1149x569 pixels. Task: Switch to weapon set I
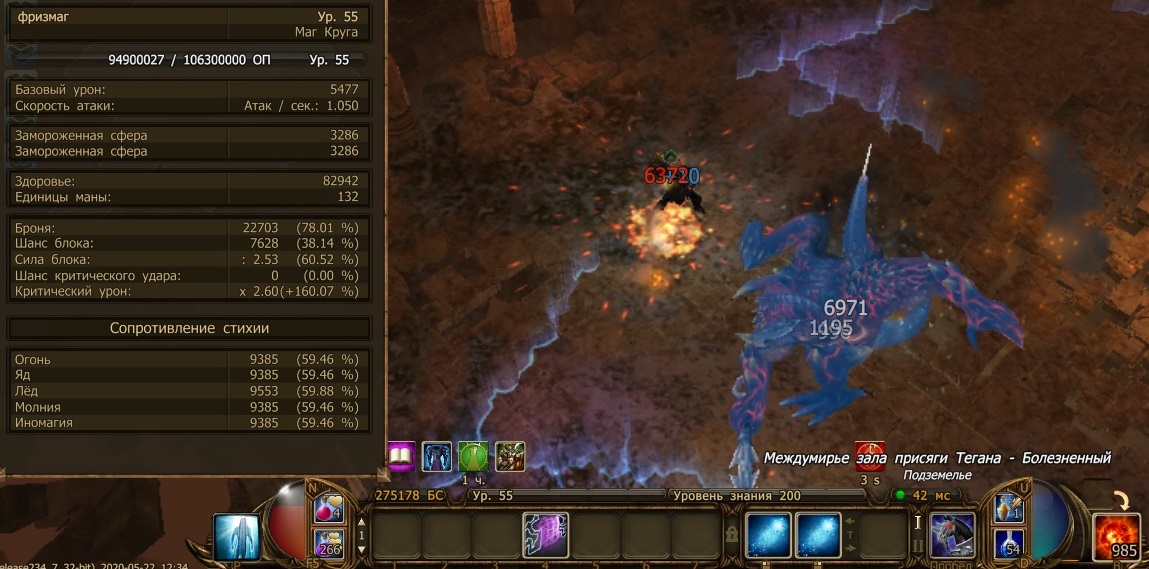pos(917,521)
